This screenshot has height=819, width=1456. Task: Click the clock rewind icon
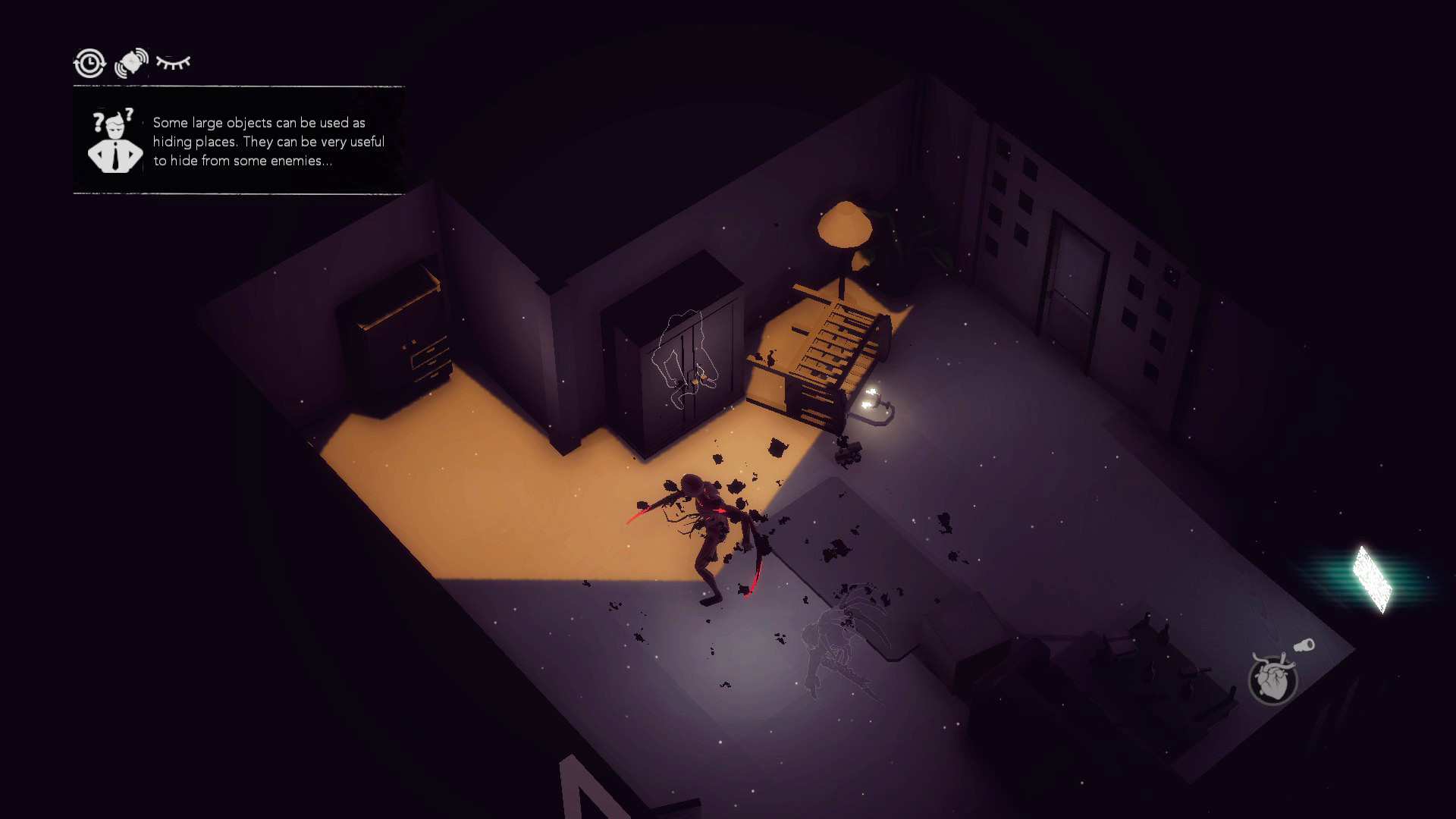coord(89,63)
